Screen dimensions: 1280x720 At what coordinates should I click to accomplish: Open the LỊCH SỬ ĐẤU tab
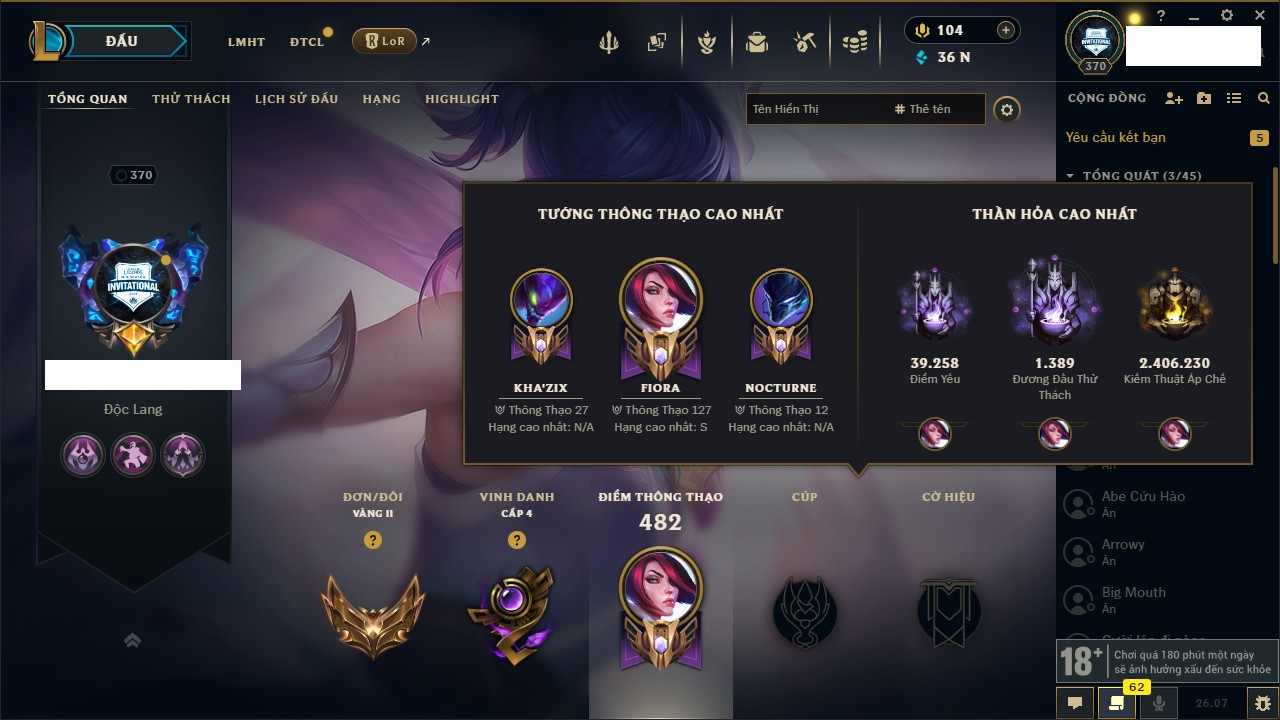coord(296,99)
